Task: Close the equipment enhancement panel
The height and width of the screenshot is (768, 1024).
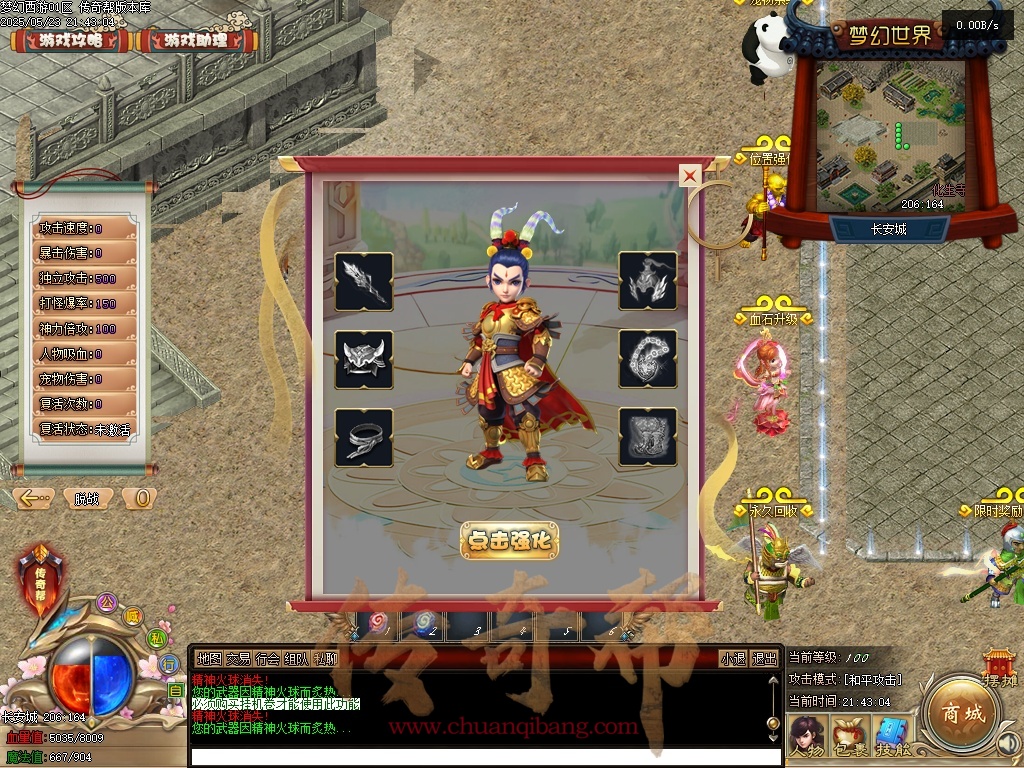Action: pos(689,176)
